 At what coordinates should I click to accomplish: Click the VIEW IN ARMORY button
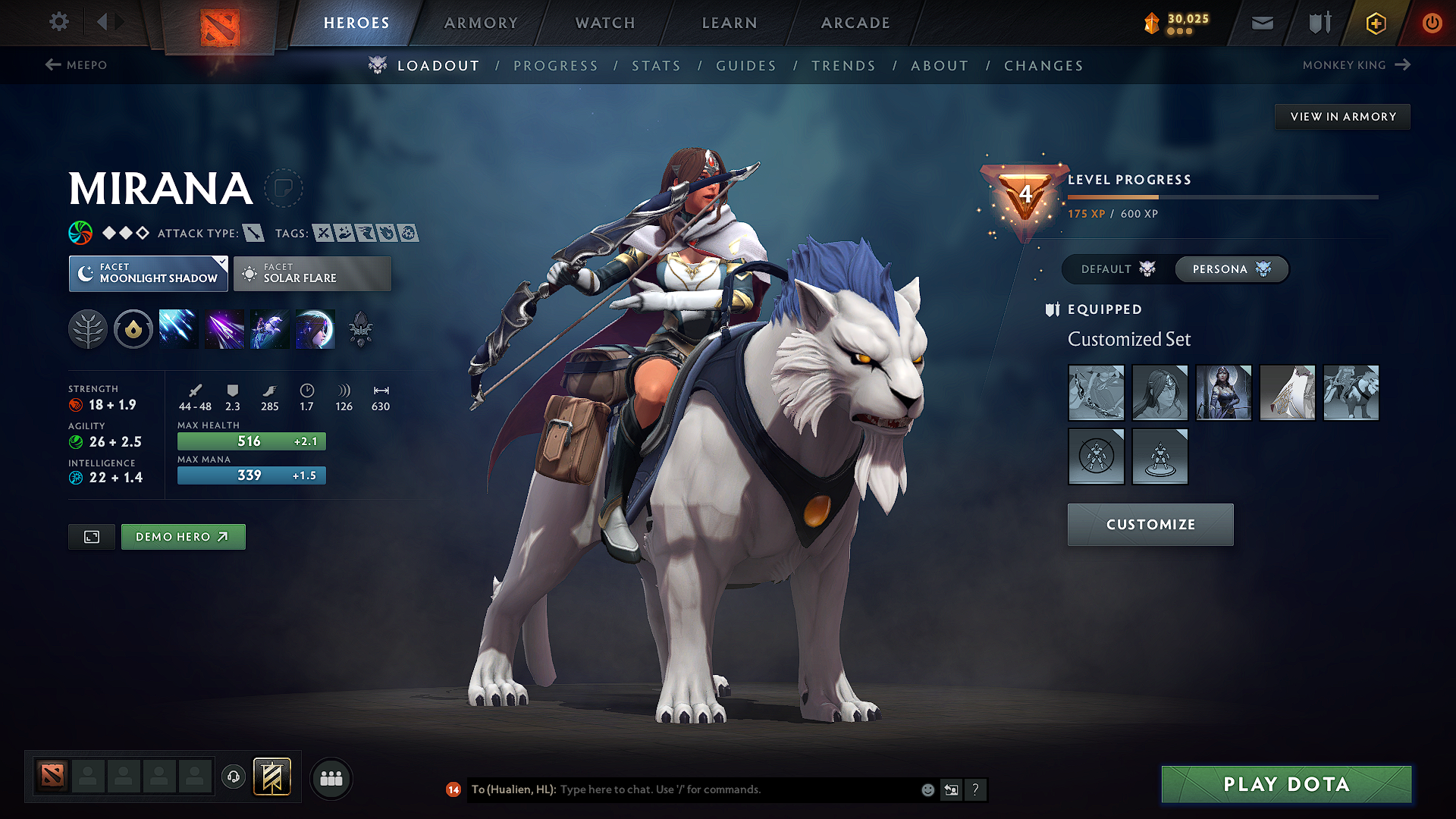[x=1342, y=116]
